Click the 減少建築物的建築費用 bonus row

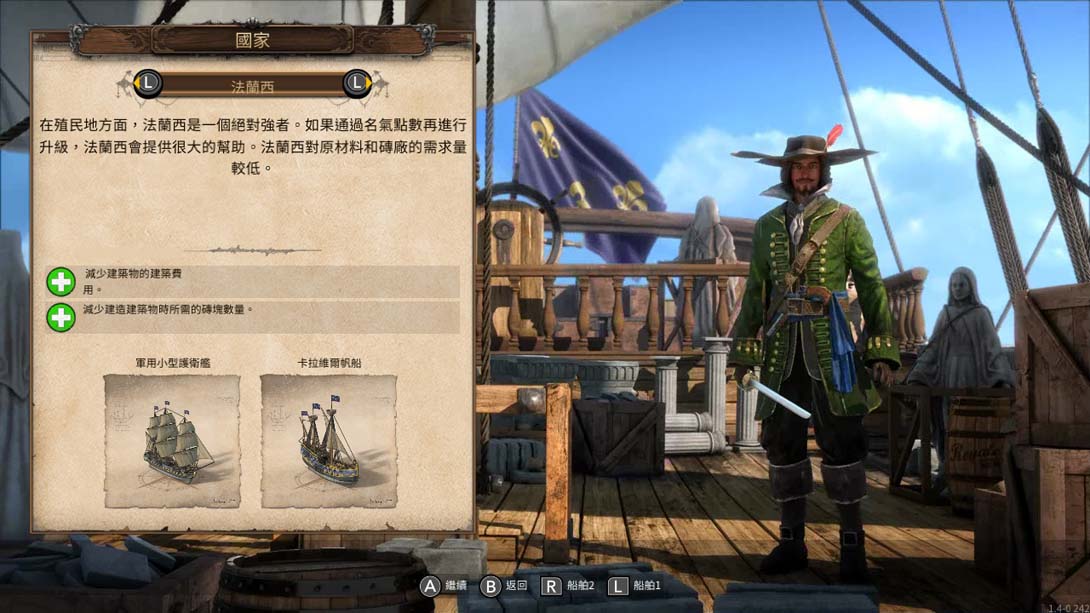pos(253,281)
